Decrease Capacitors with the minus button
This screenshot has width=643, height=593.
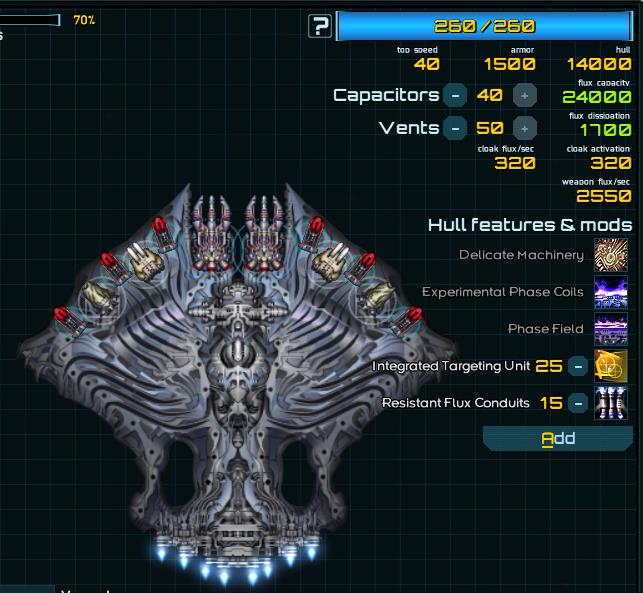pos(455,95)
